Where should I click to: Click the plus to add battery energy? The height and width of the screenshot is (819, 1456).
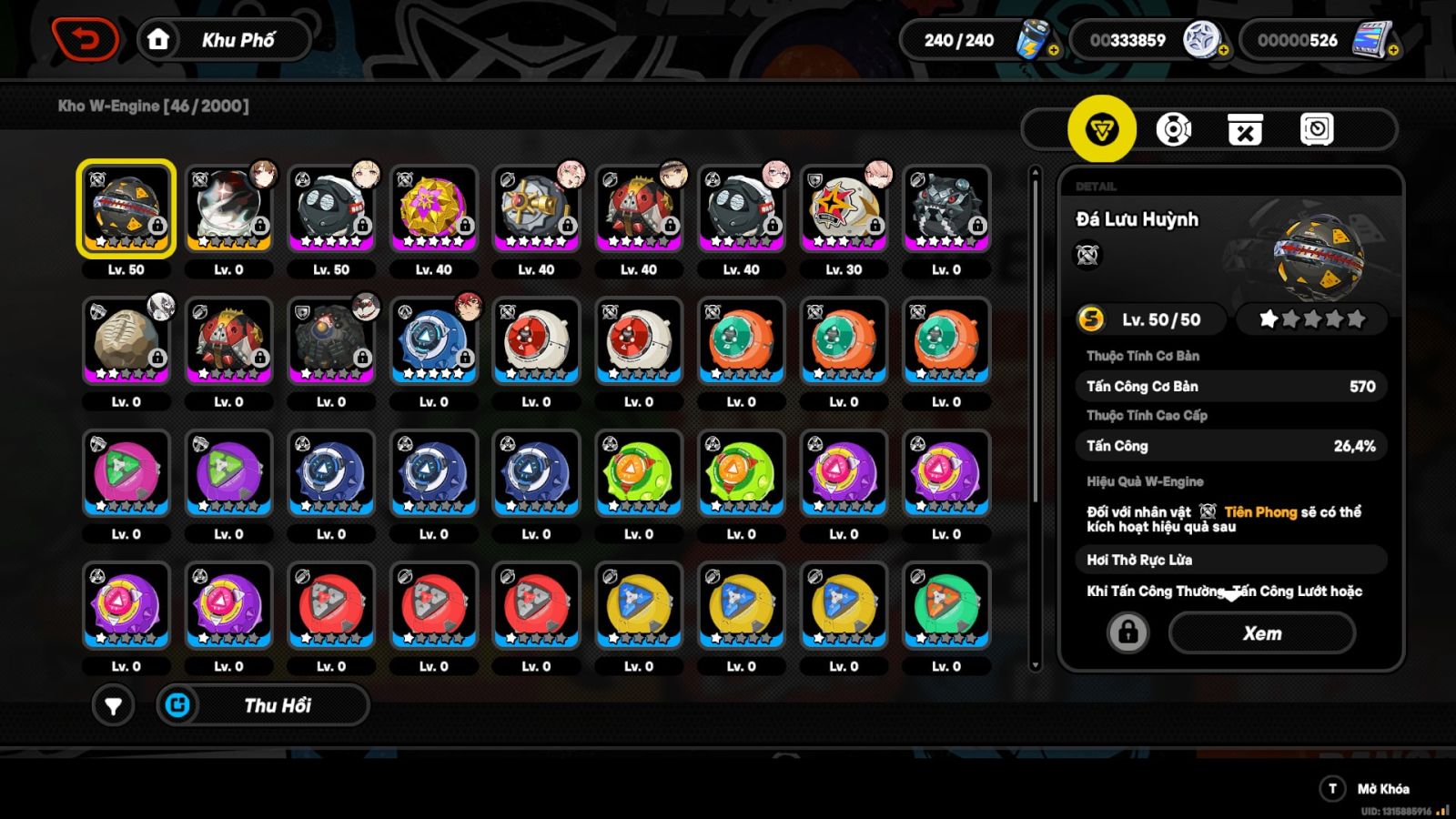1055,50
